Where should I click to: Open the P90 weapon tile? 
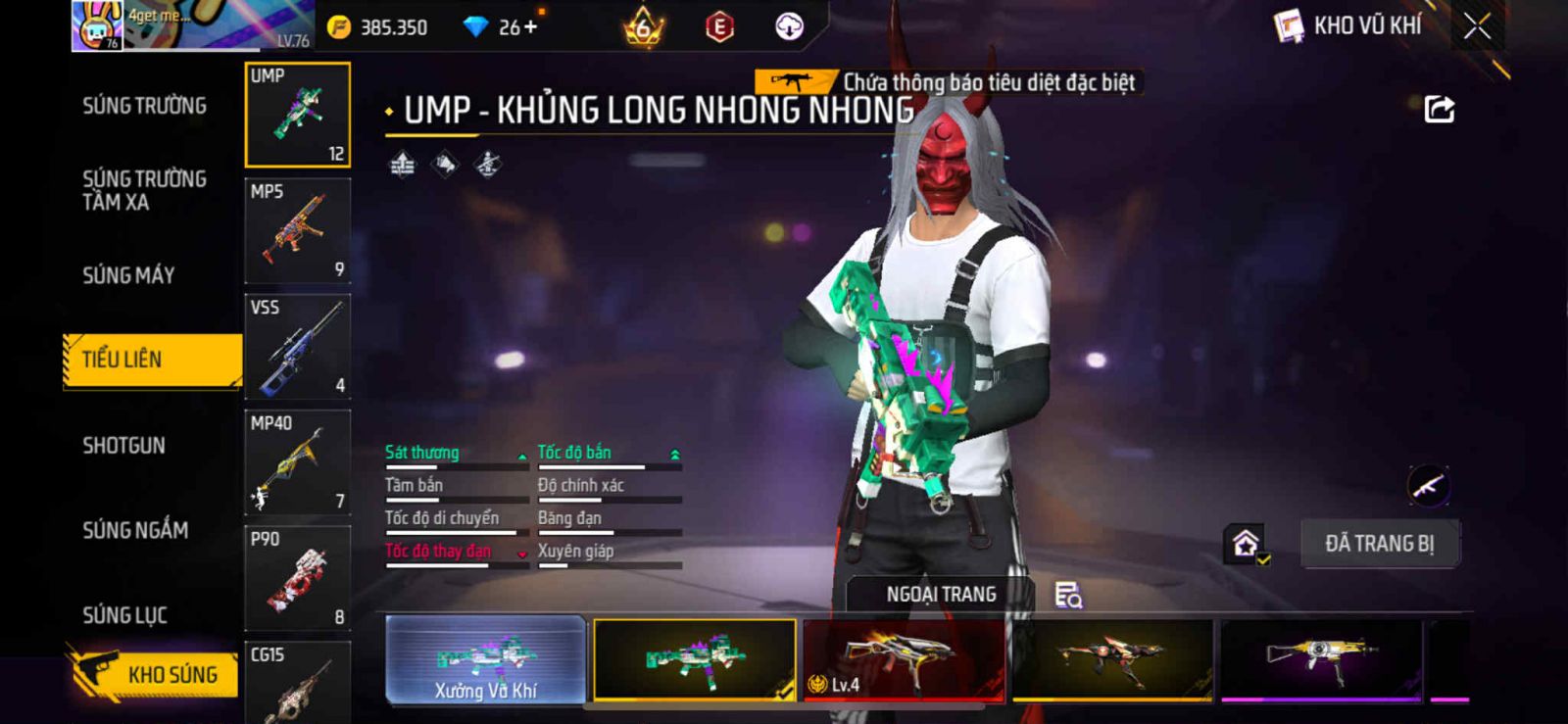tap(297, 578)
